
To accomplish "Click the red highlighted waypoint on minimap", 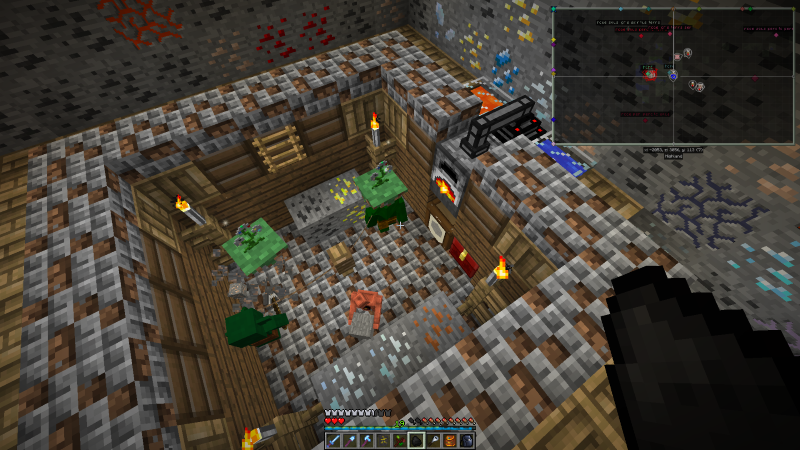I will point(650,75).
